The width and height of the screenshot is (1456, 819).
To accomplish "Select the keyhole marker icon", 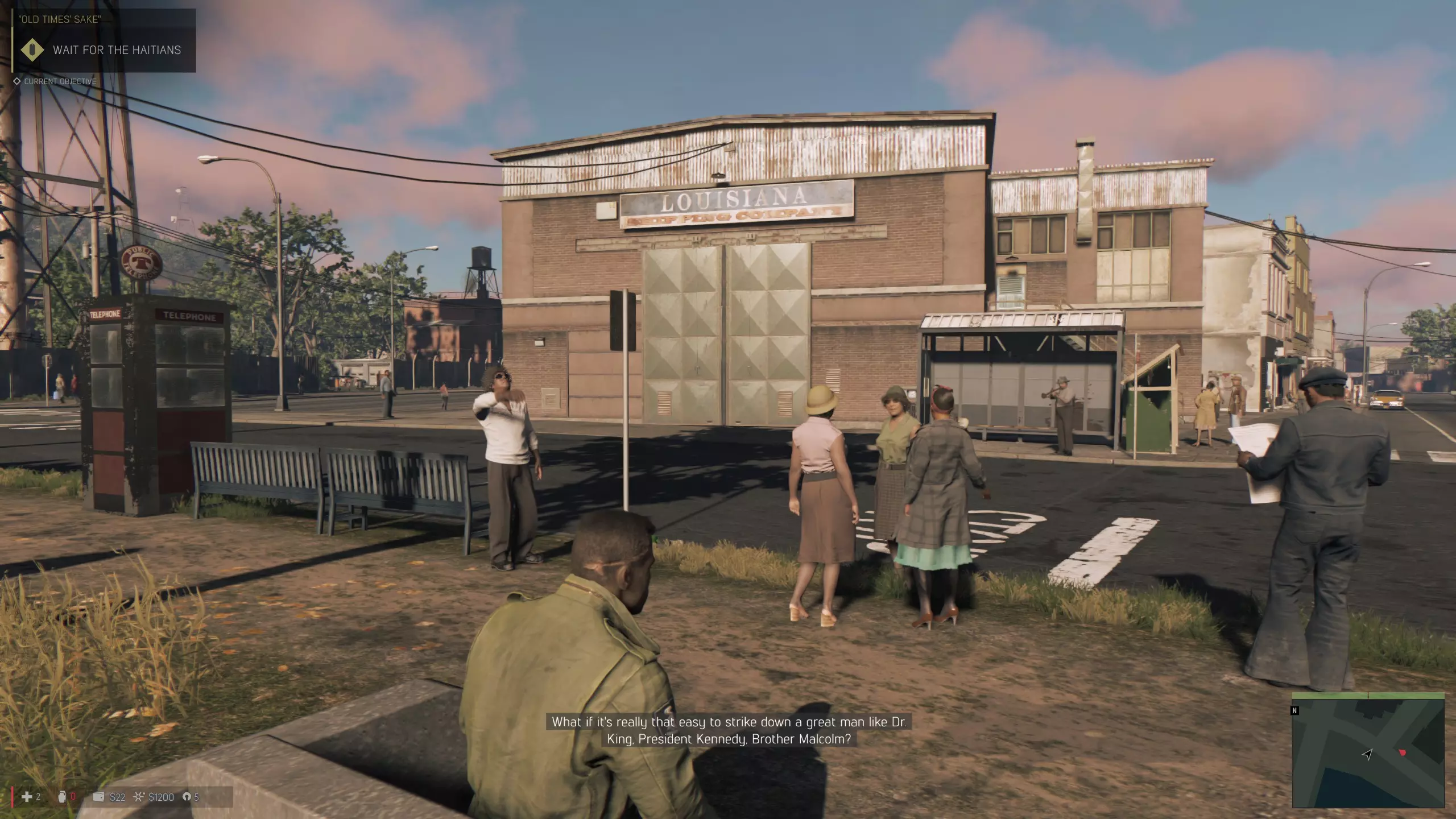I will 187,797.
